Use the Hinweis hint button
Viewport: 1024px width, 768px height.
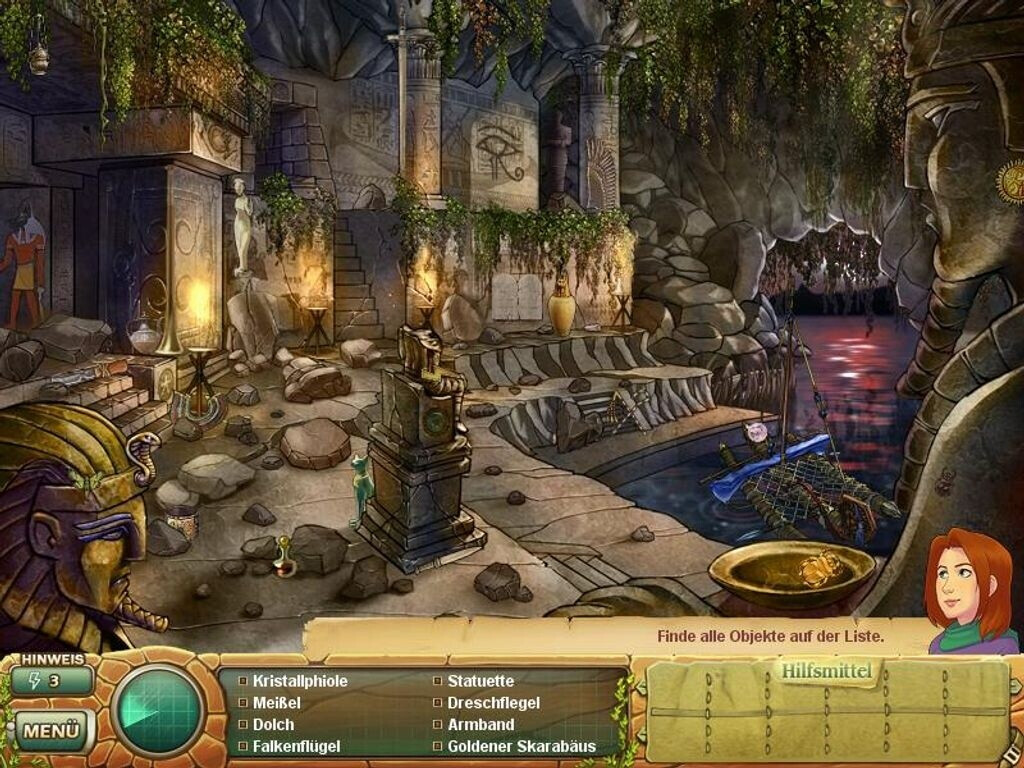tap(52, 681)
